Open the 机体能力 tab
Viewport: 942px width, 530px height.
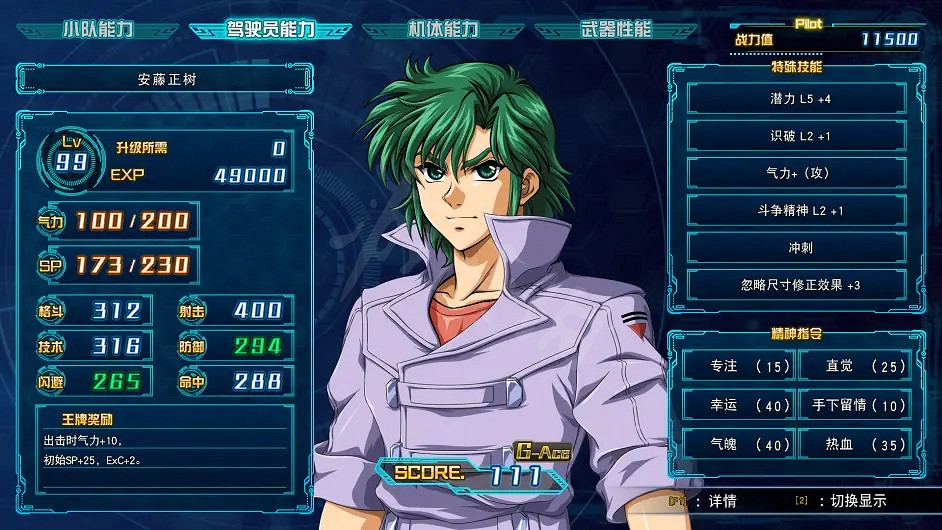tap(443, 29)
